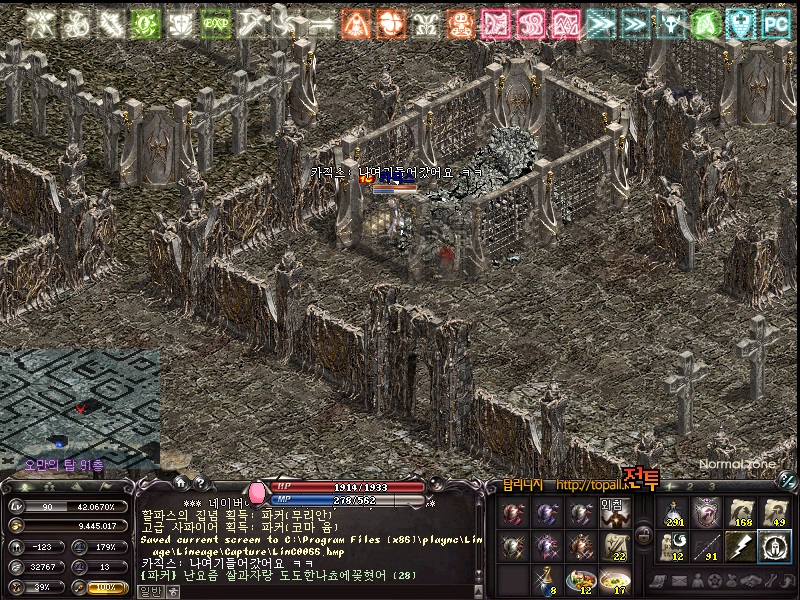Image resolution: width=800 pixels, height=600 pixels.
Task: Click the green EXP buff icon
Action: [214, 23]
